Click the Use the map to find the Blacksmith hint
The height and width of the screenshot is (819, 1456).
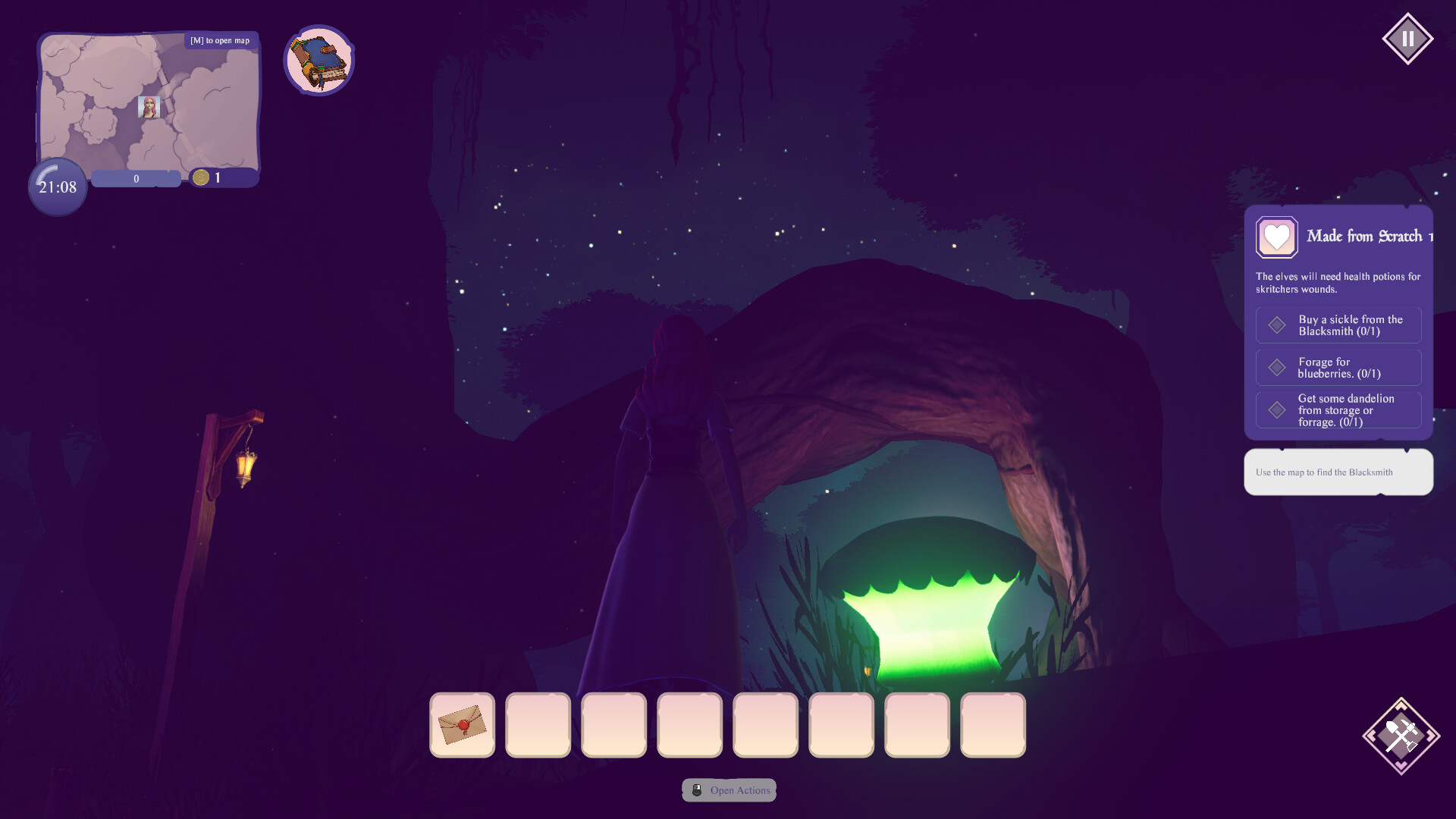click(x=1338, y=472)
